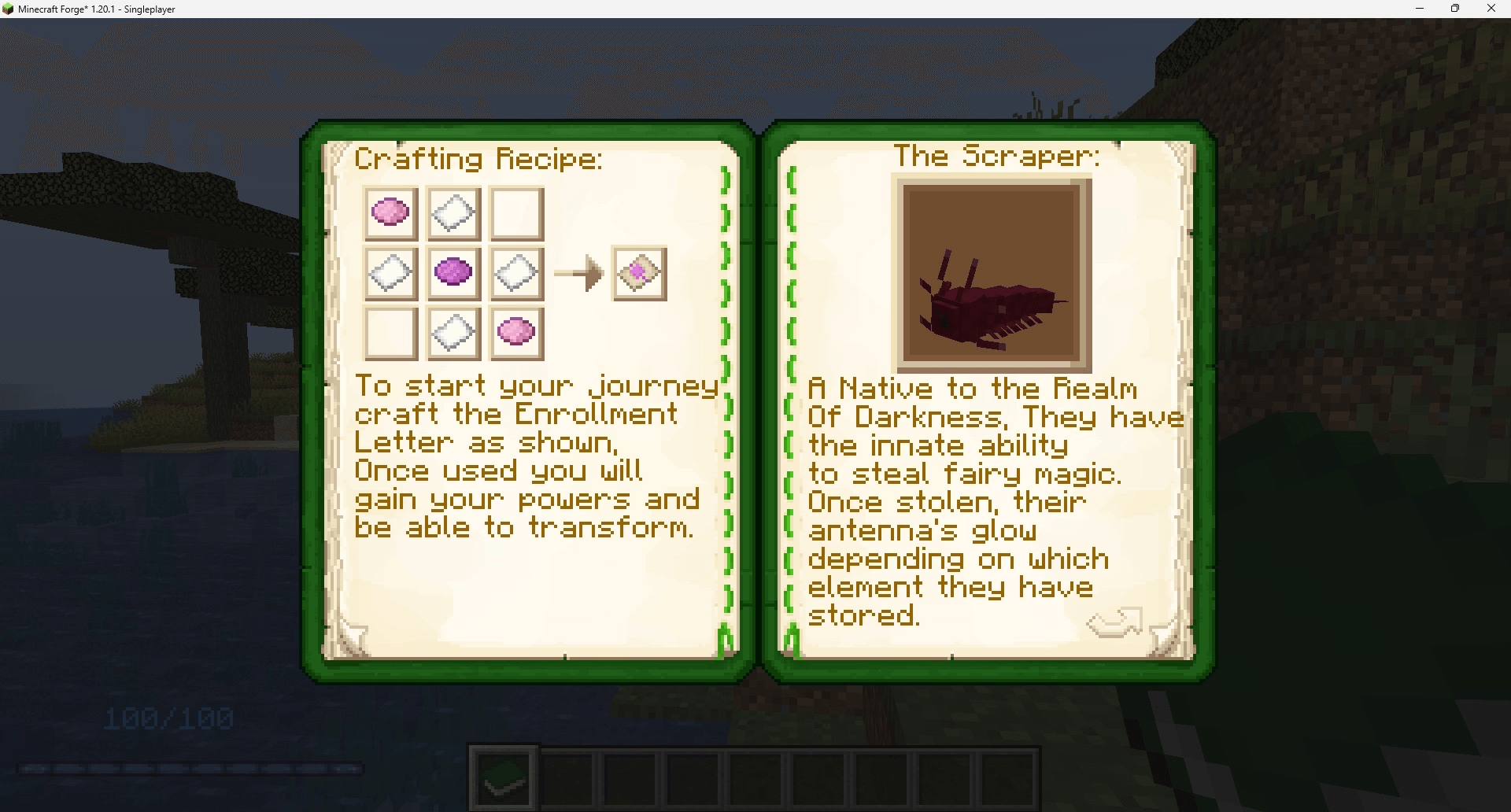Select the paper item beside the purple dye

click(x=516, y=273)
